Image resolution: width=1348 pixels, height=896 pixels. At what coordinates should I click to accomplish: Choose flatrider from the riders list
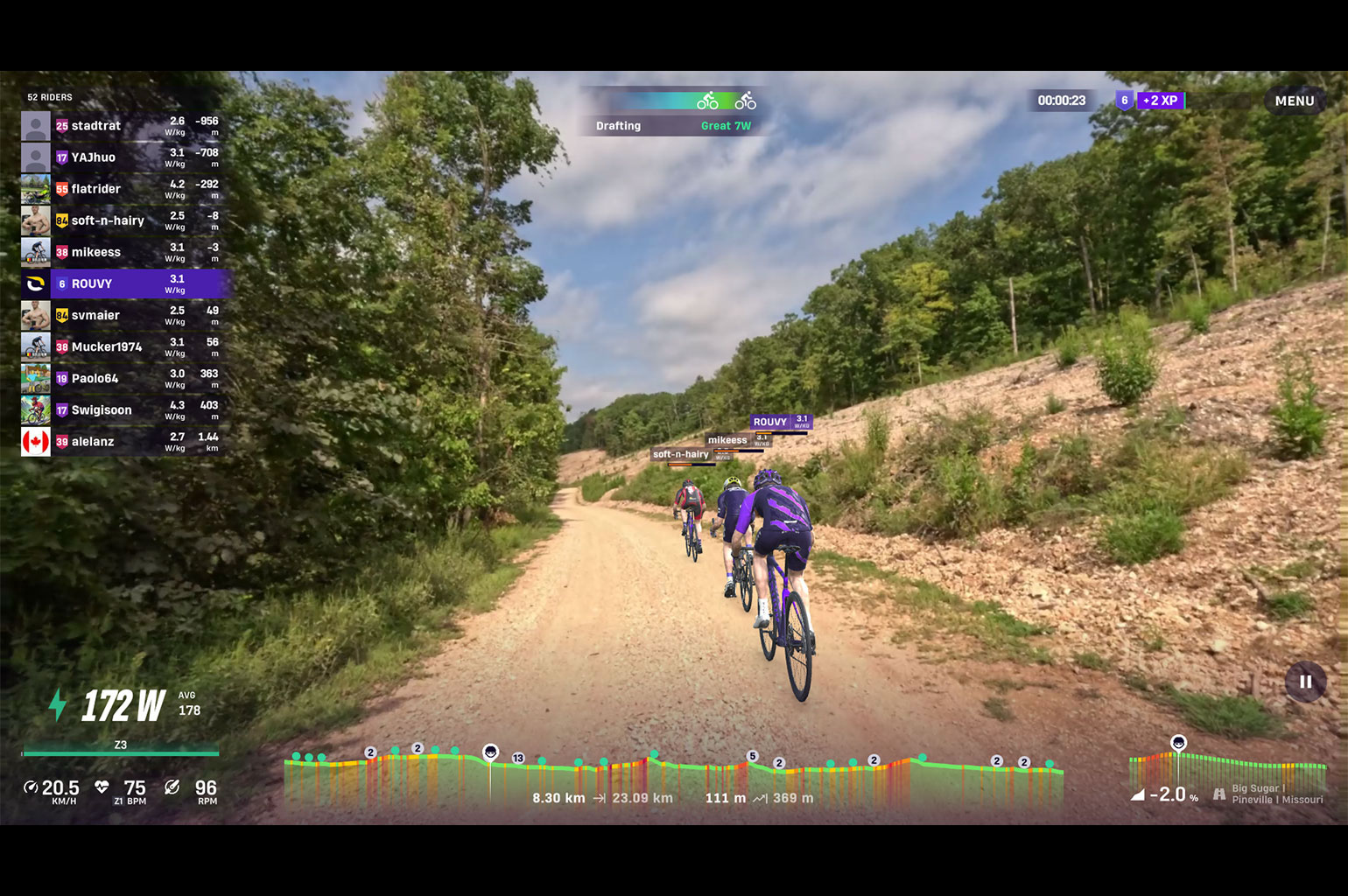click(x=121, y=189)
